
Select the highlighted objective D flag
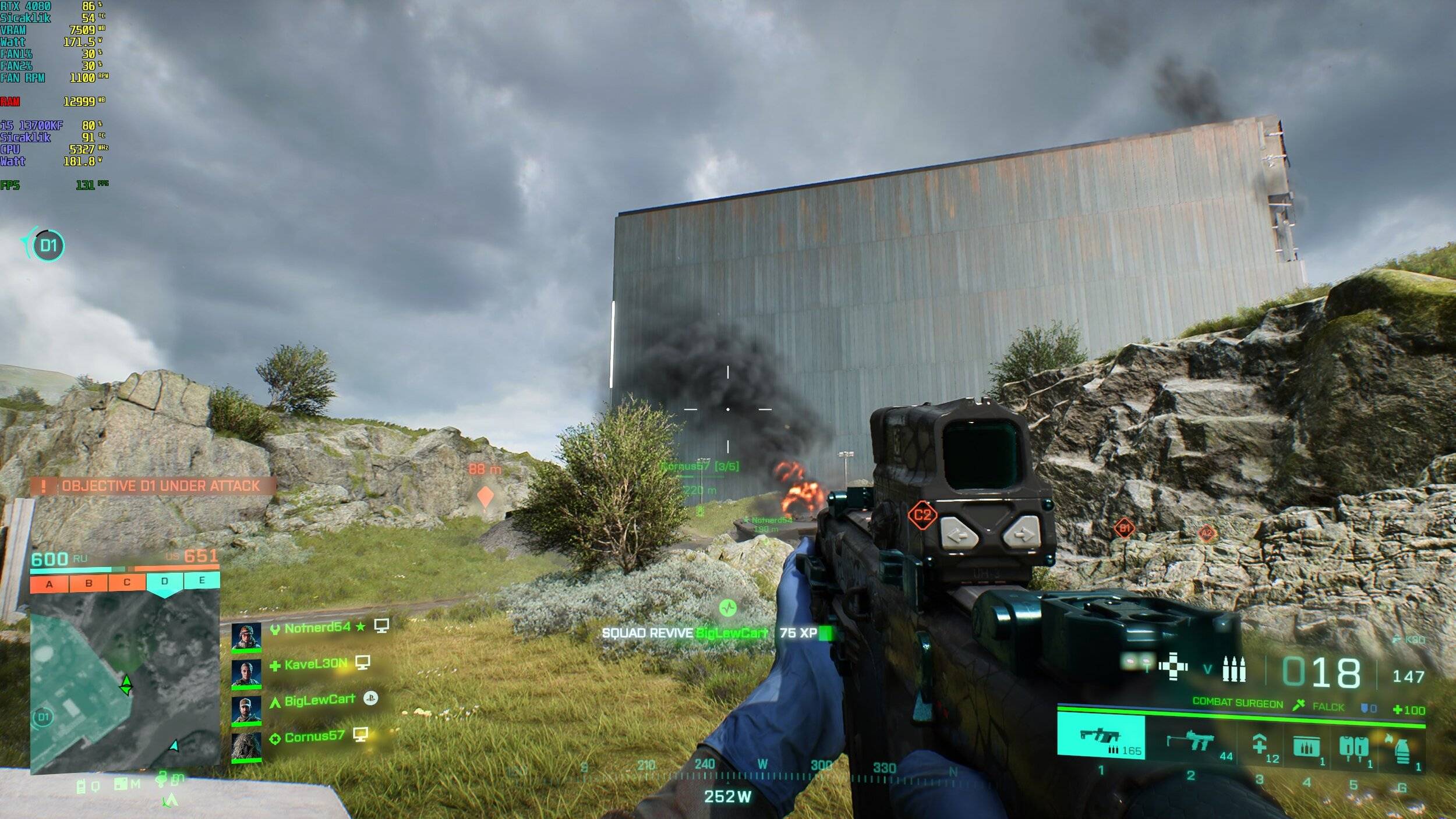165,581
